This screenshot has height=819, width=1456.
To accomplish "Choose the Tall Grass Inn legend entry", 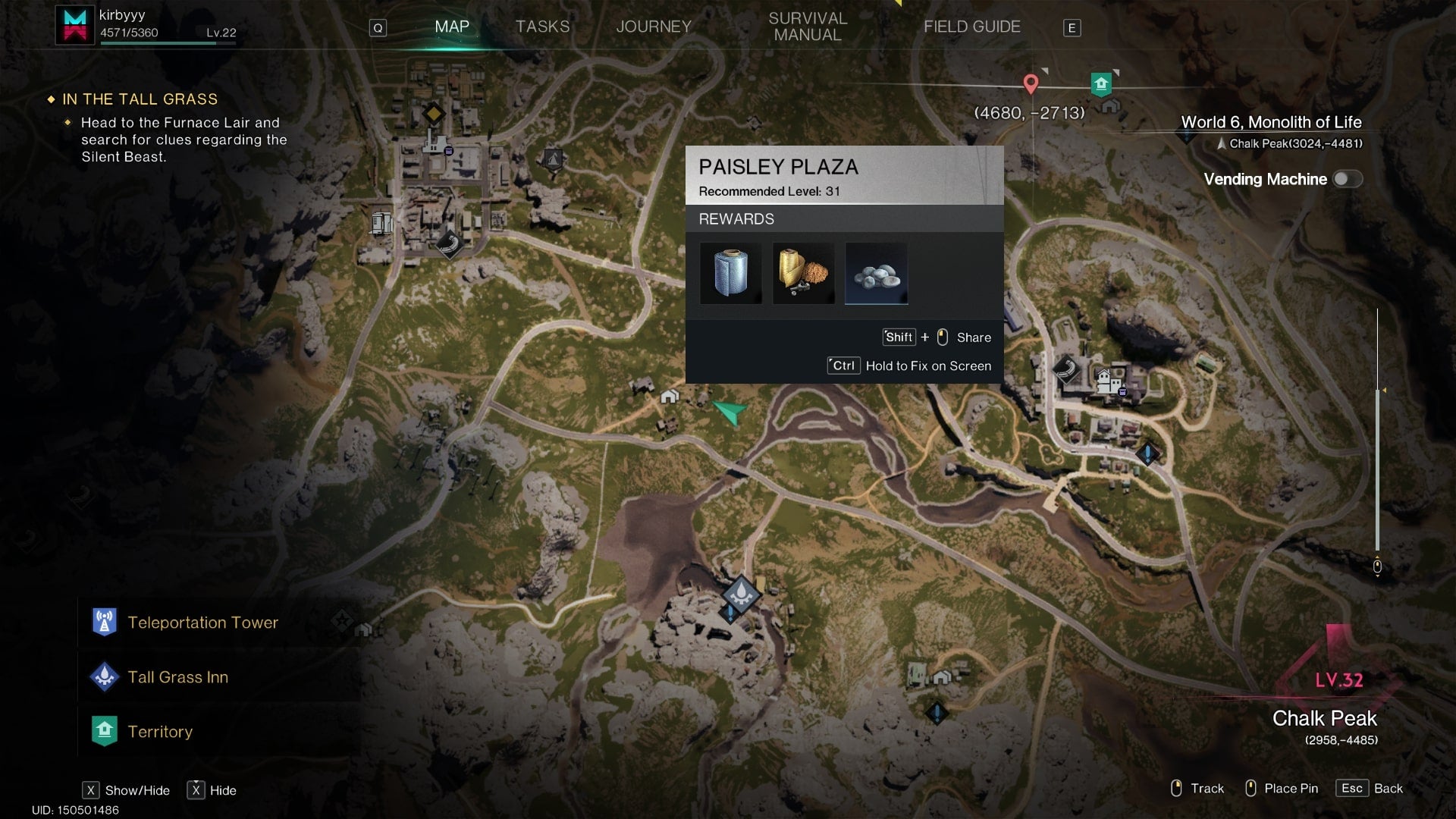I will click(x=177, y=677).
